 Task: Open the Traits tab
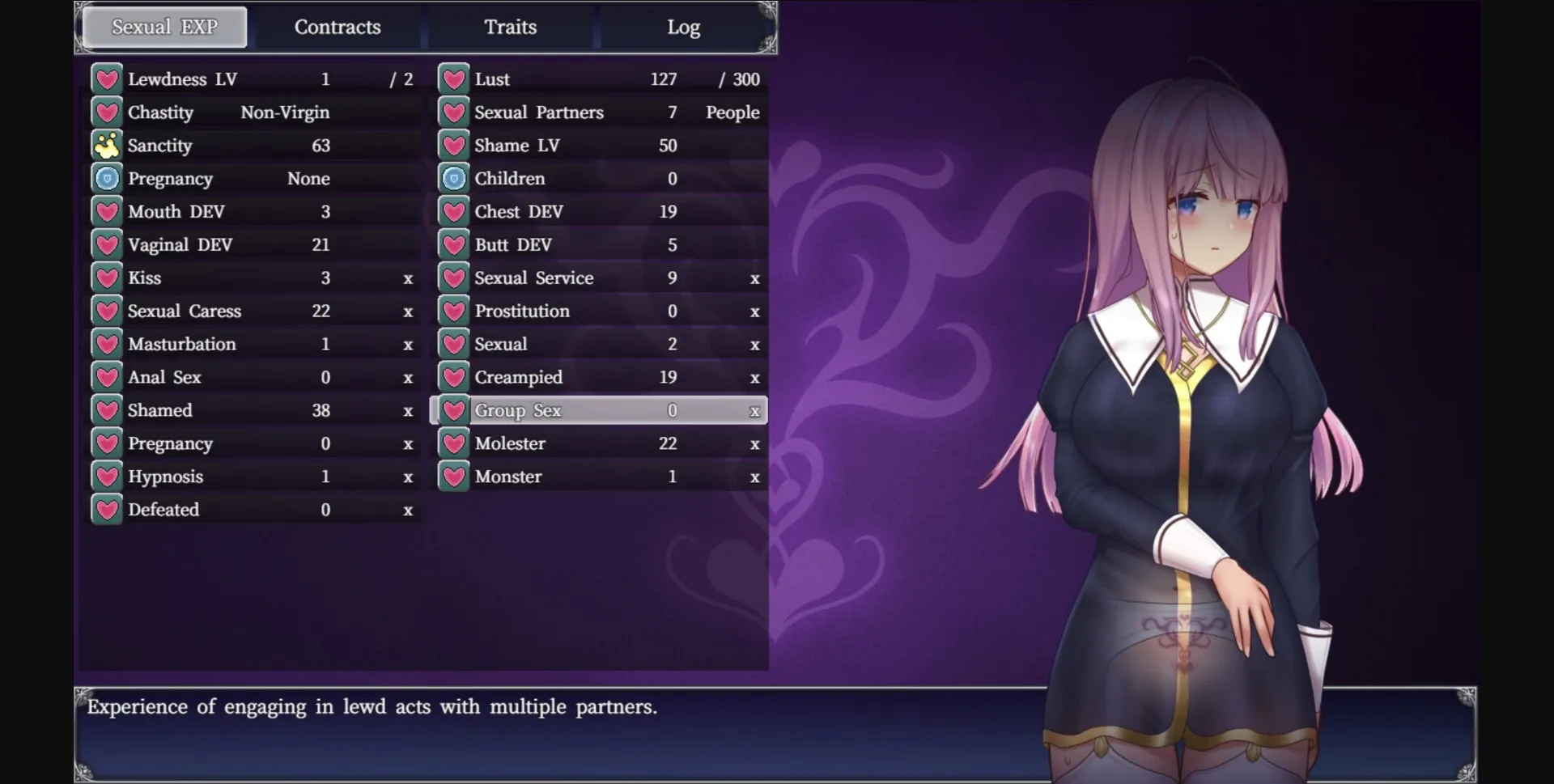pos(511,27)
